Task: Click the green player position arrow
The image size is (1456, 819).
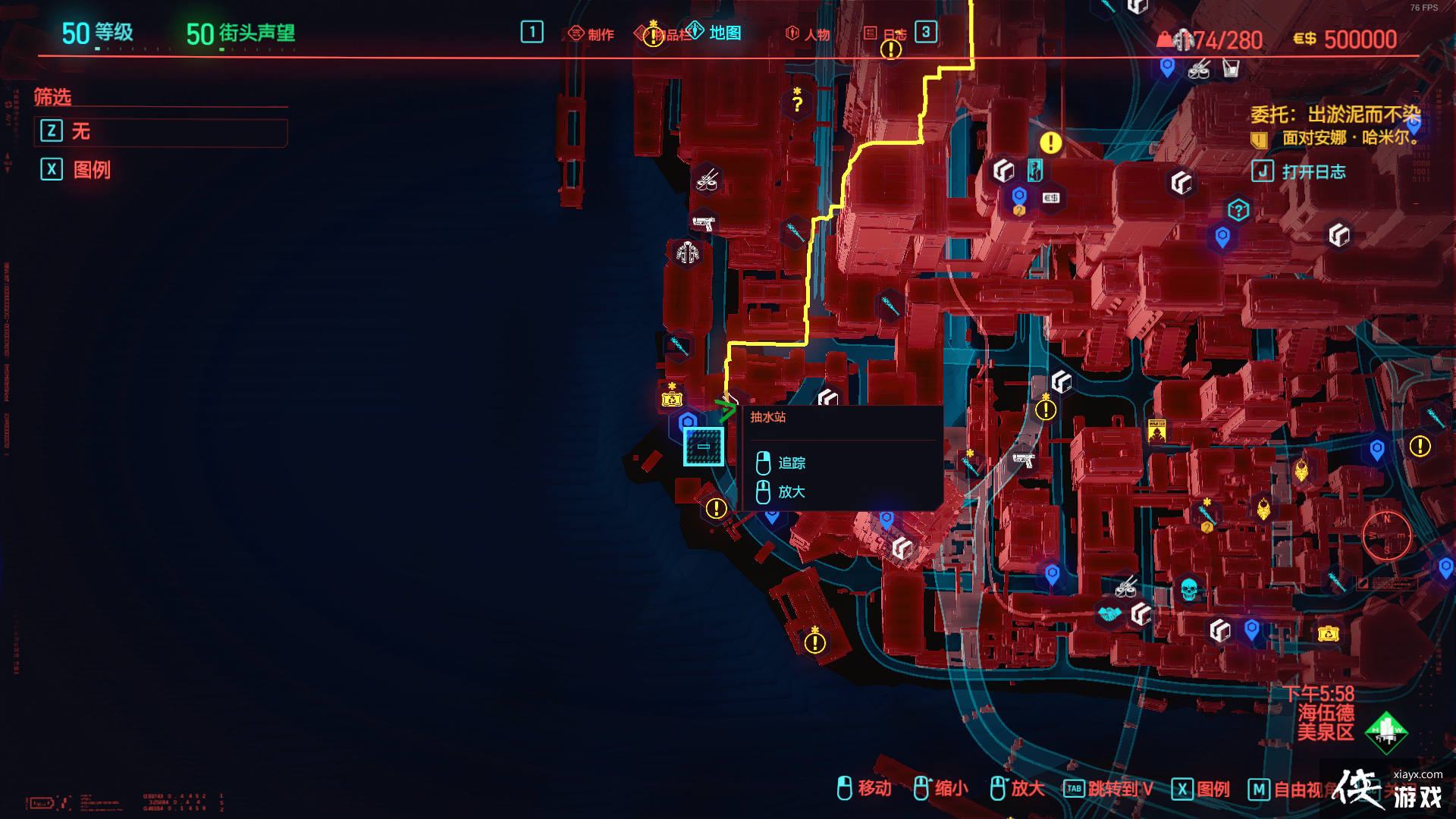Action: tap(724, 410)
